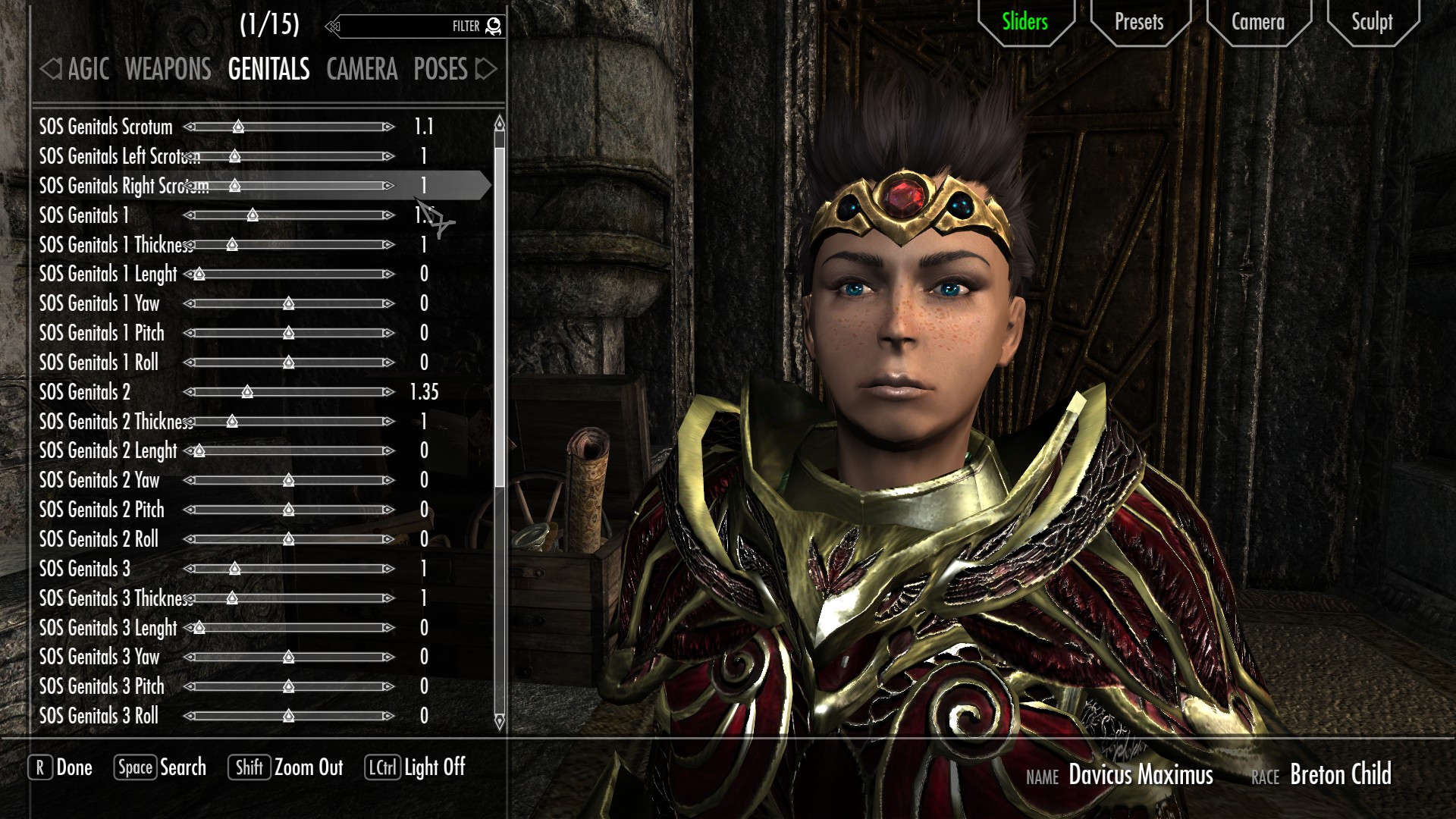
Task: Click the right arrow after Poses
Action: click(x=486, y=70)
